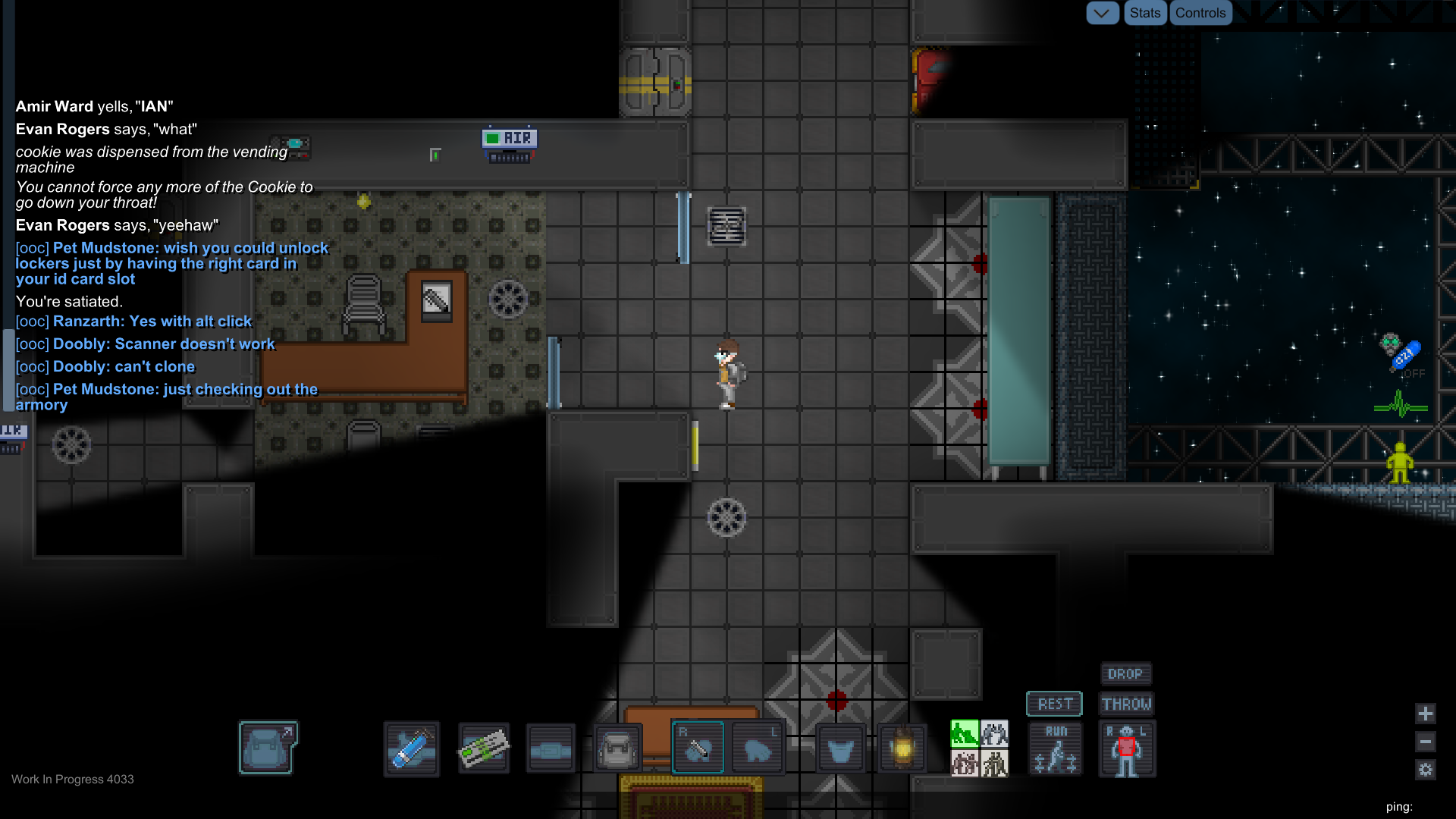Toggle the Run movement mode

click(1056, 749)
